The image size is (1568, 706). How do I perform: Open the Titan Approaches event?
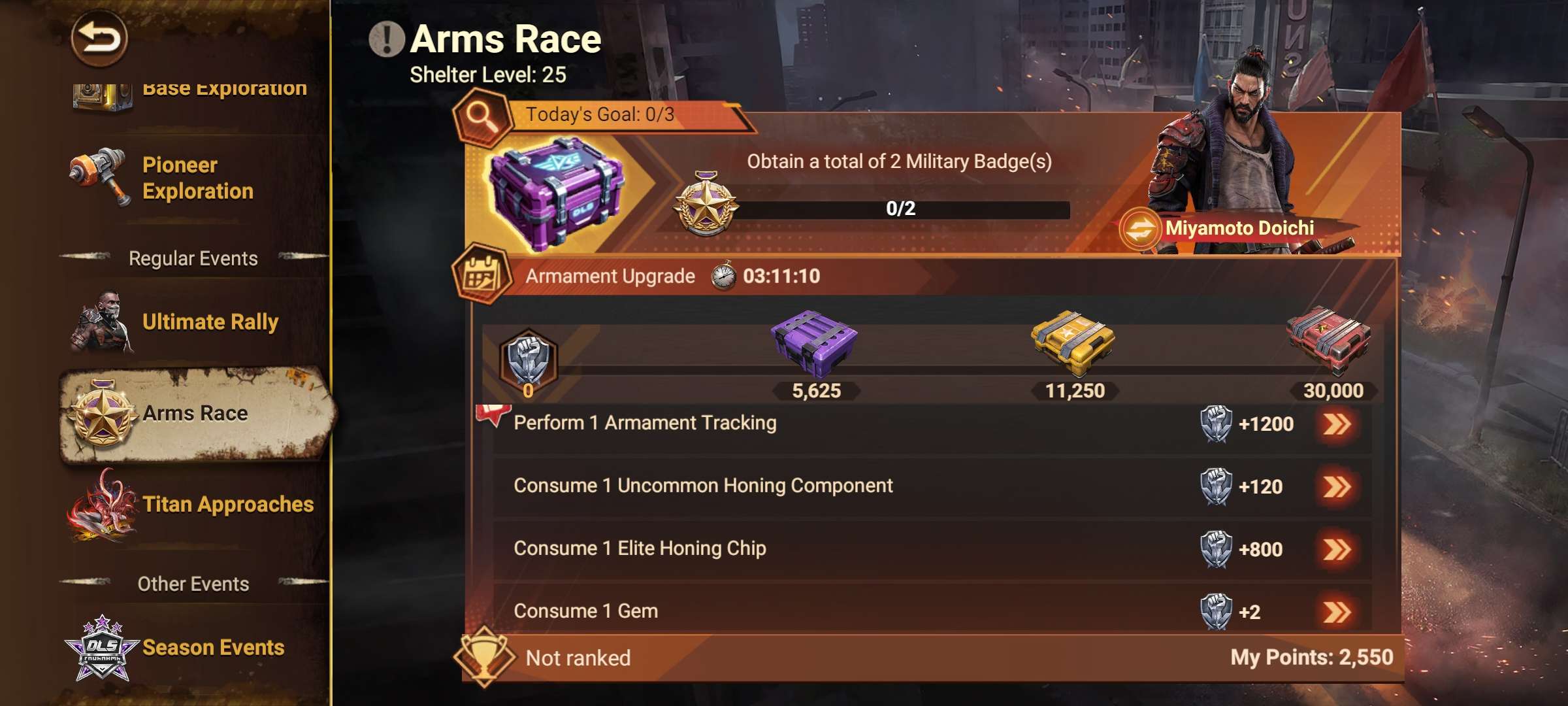pyautogui.click(x=196, y=505)
